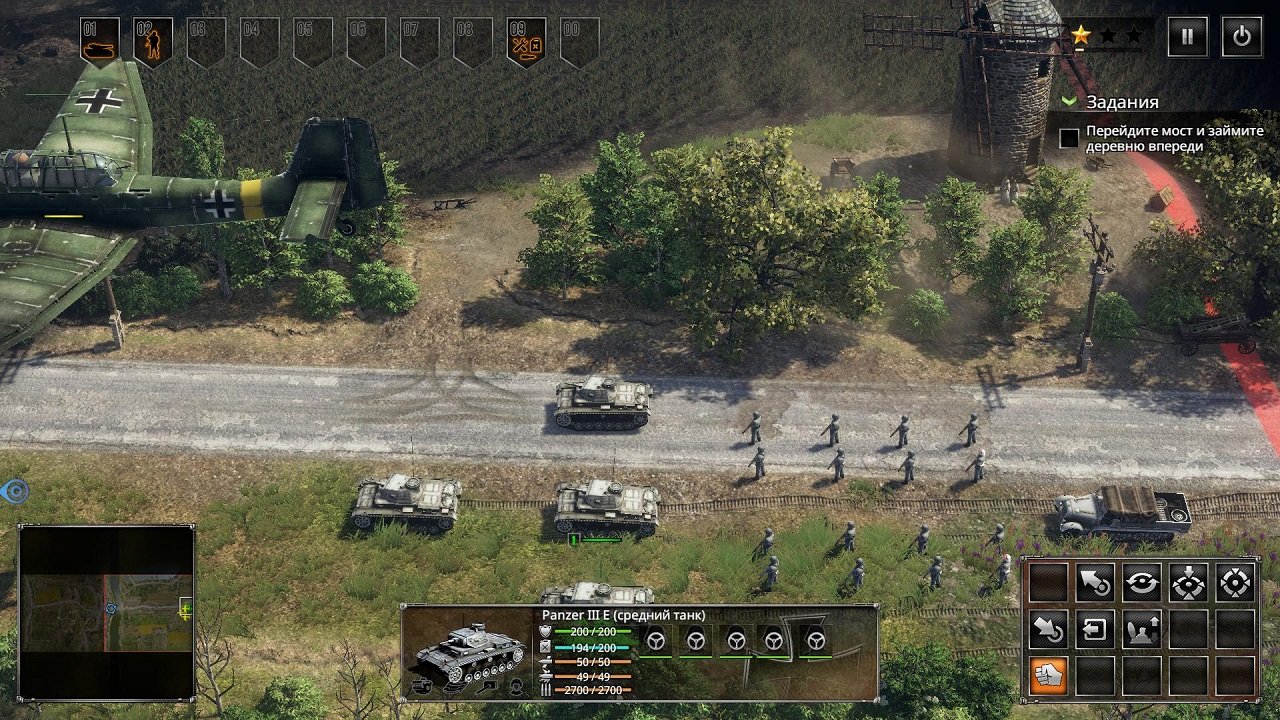This screenshot has height=720, width=1280.
Task: Select the rotate vehicle command icon
Action: pyautogui.click(x=1142, y=581)
